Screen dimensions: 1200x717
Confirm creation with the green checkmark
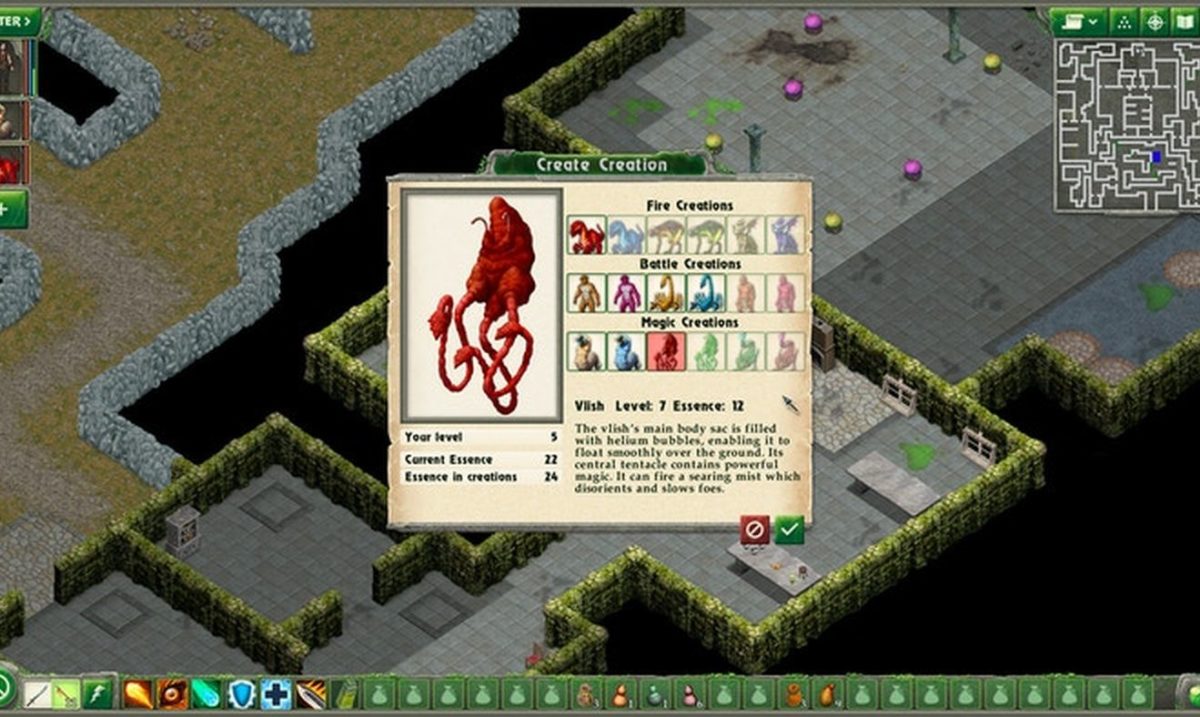(789, 529)
